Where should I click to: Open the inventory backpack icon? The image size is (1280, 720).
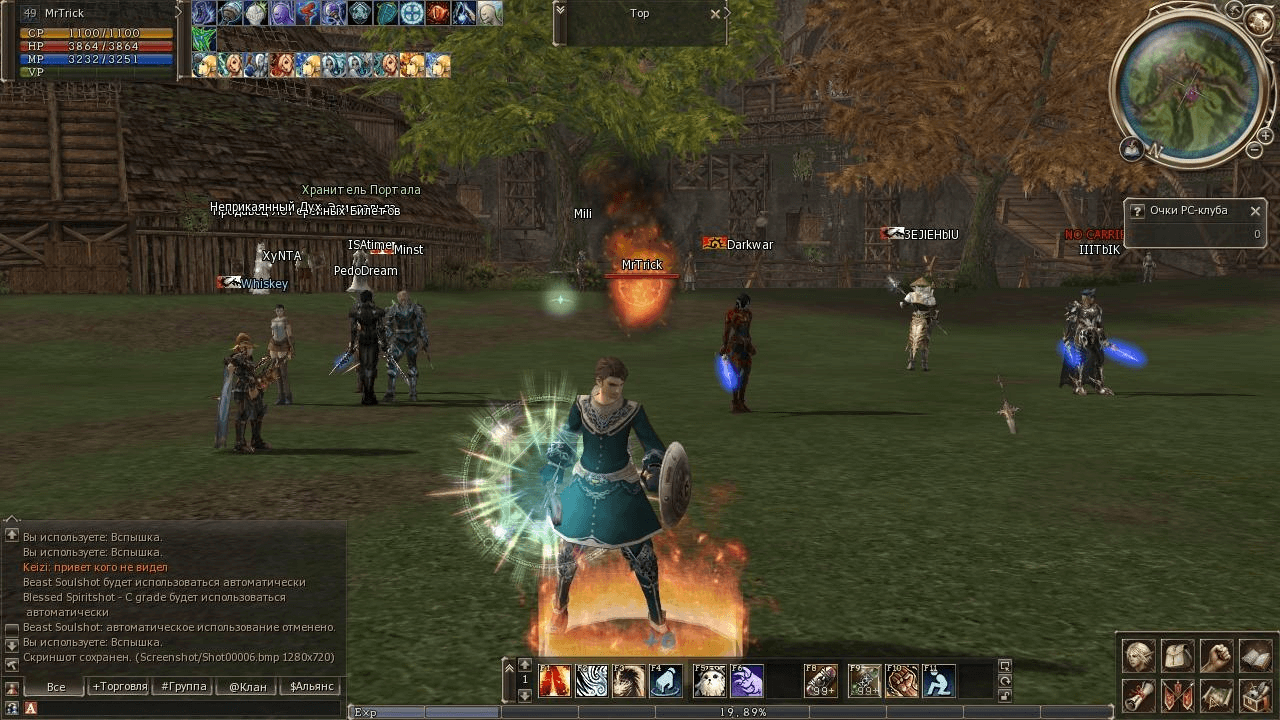(x=1178, y=656)
